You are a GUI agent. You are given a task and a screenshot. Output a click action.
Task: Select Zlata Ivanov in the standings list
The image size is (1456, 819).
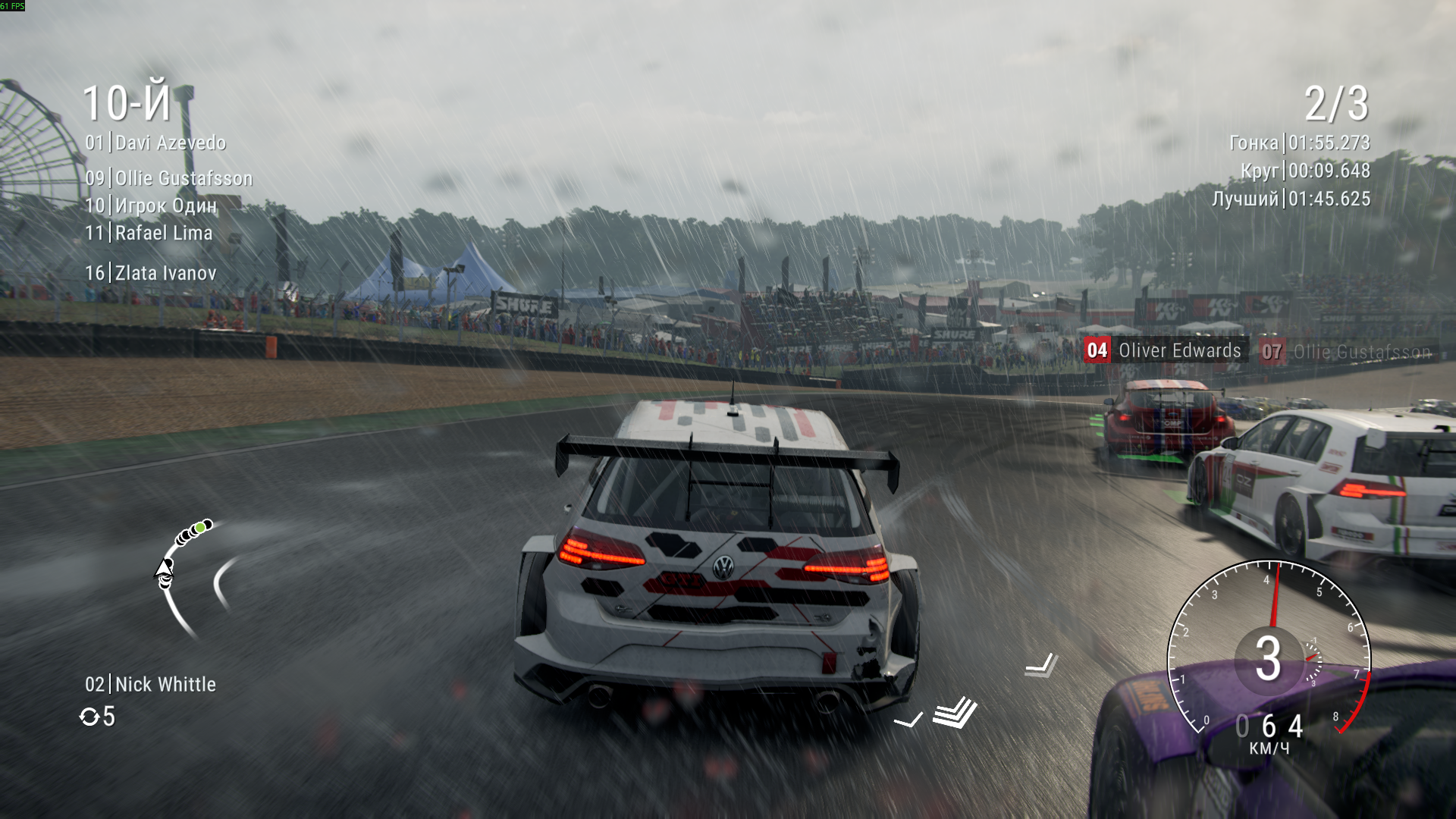point(151,273)
